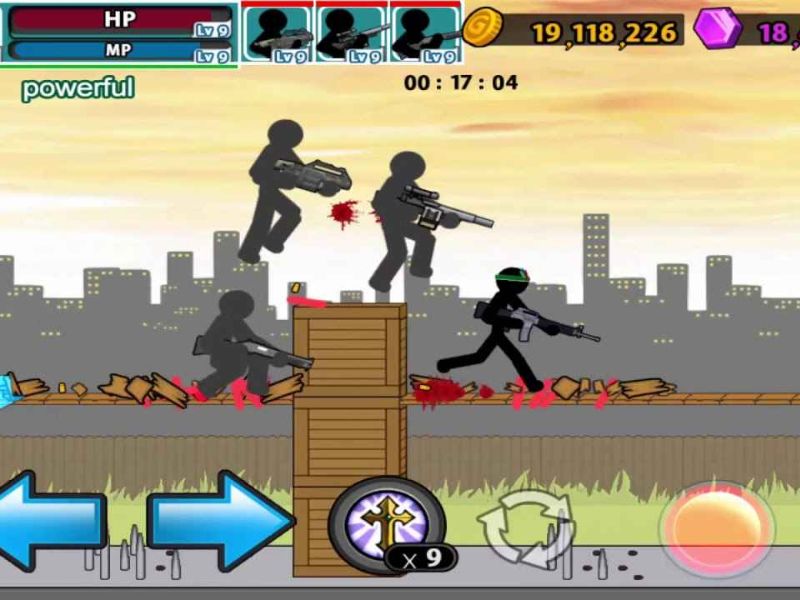This screenshot has width=800, height=600.
Task: Select the ally portrait with scoped sniper rifle
Action: [x=352, y=33]
